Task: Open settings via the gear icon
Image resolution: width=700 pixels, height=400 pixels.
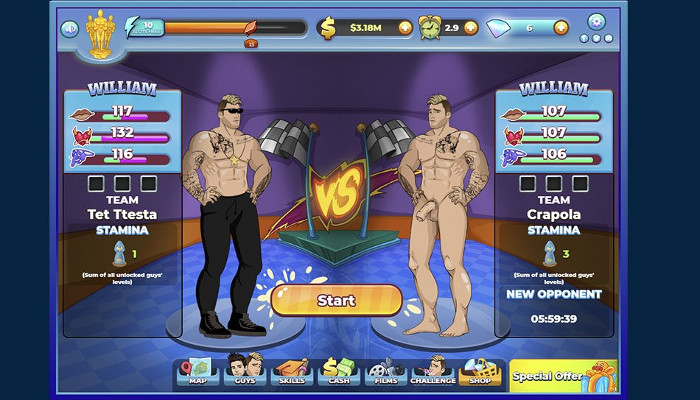Action: coord(596,21)
